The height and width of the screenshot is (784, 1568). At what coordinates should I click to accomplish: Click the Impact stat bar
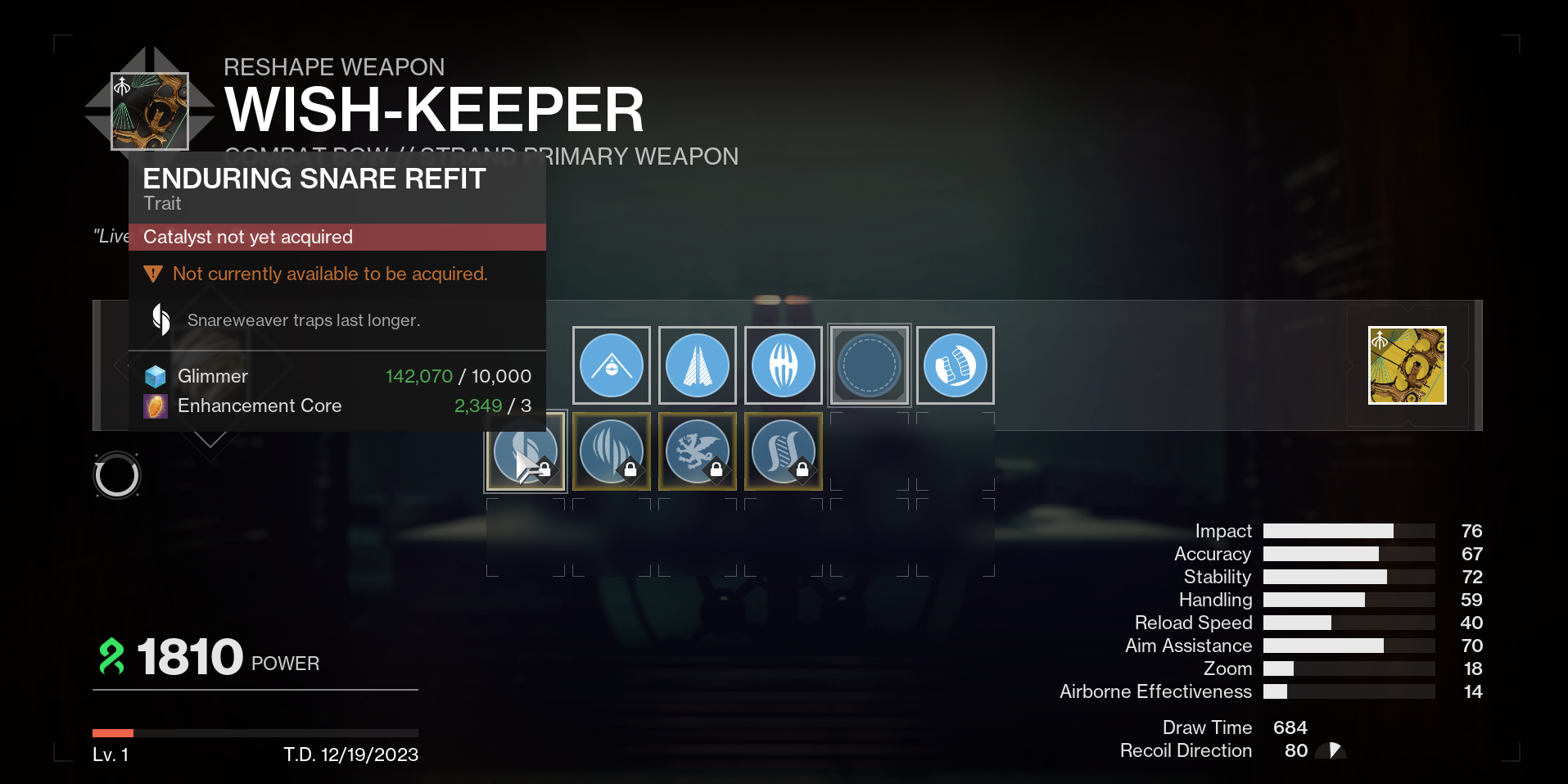1347,531
